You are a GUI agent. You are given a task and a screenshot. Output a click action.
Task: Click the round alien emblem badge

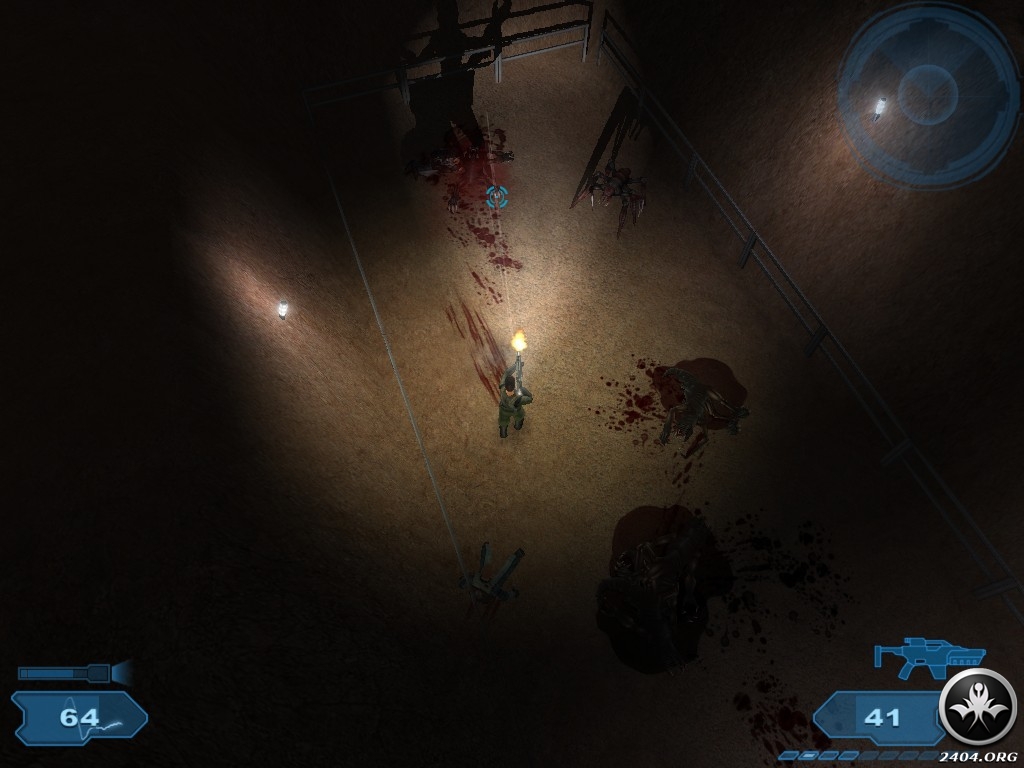(x=978, y=707)
